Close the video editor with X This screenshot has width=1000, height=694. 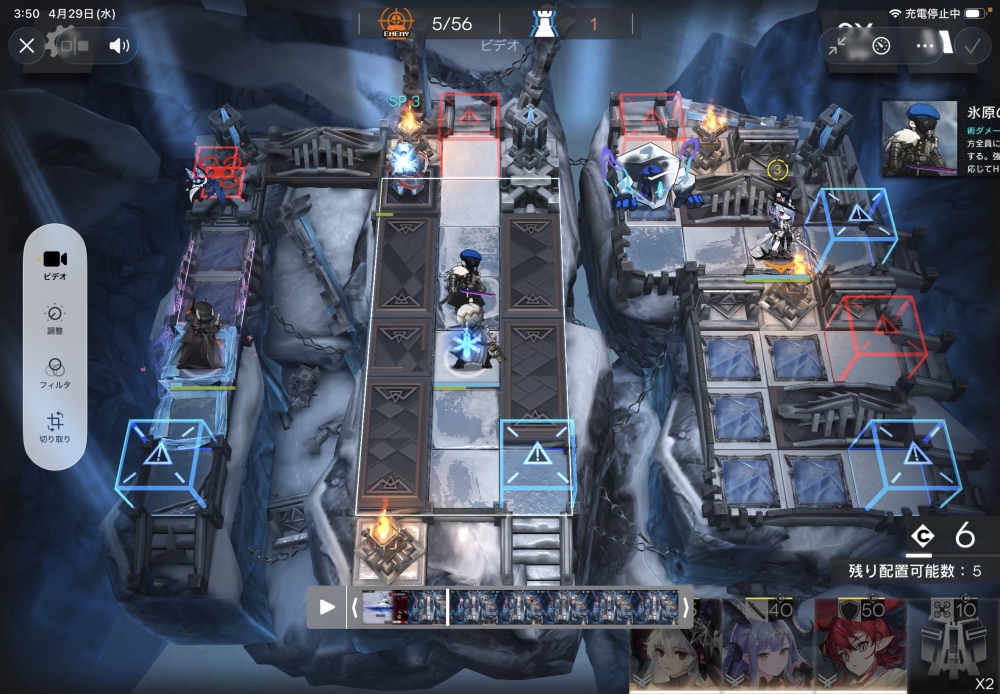[27, 45]
